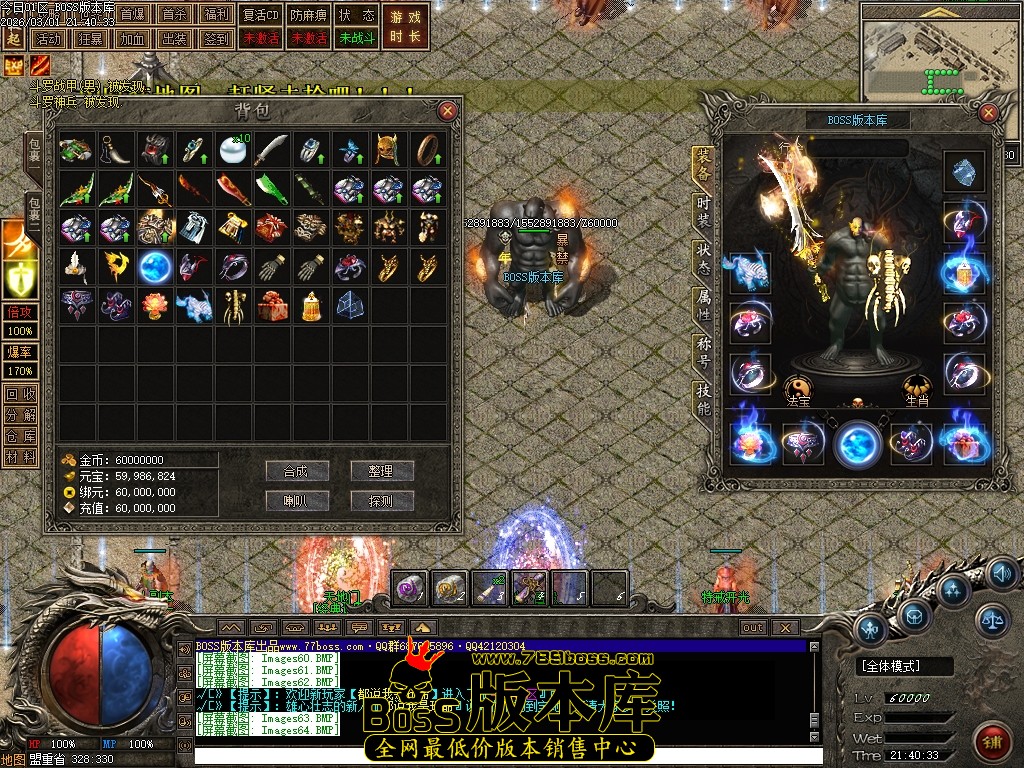
Task: Switch to the 时装 fashion tab
Action: click(x=704, y=212)
